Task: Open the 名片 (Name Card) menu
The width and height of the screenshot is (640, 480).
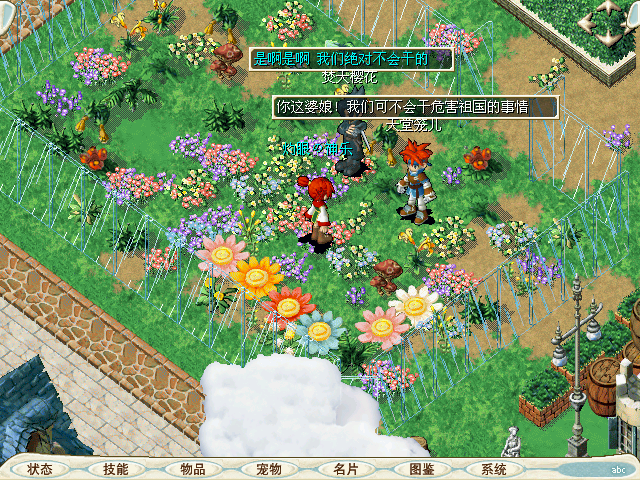Action: [x=345, y=469]
